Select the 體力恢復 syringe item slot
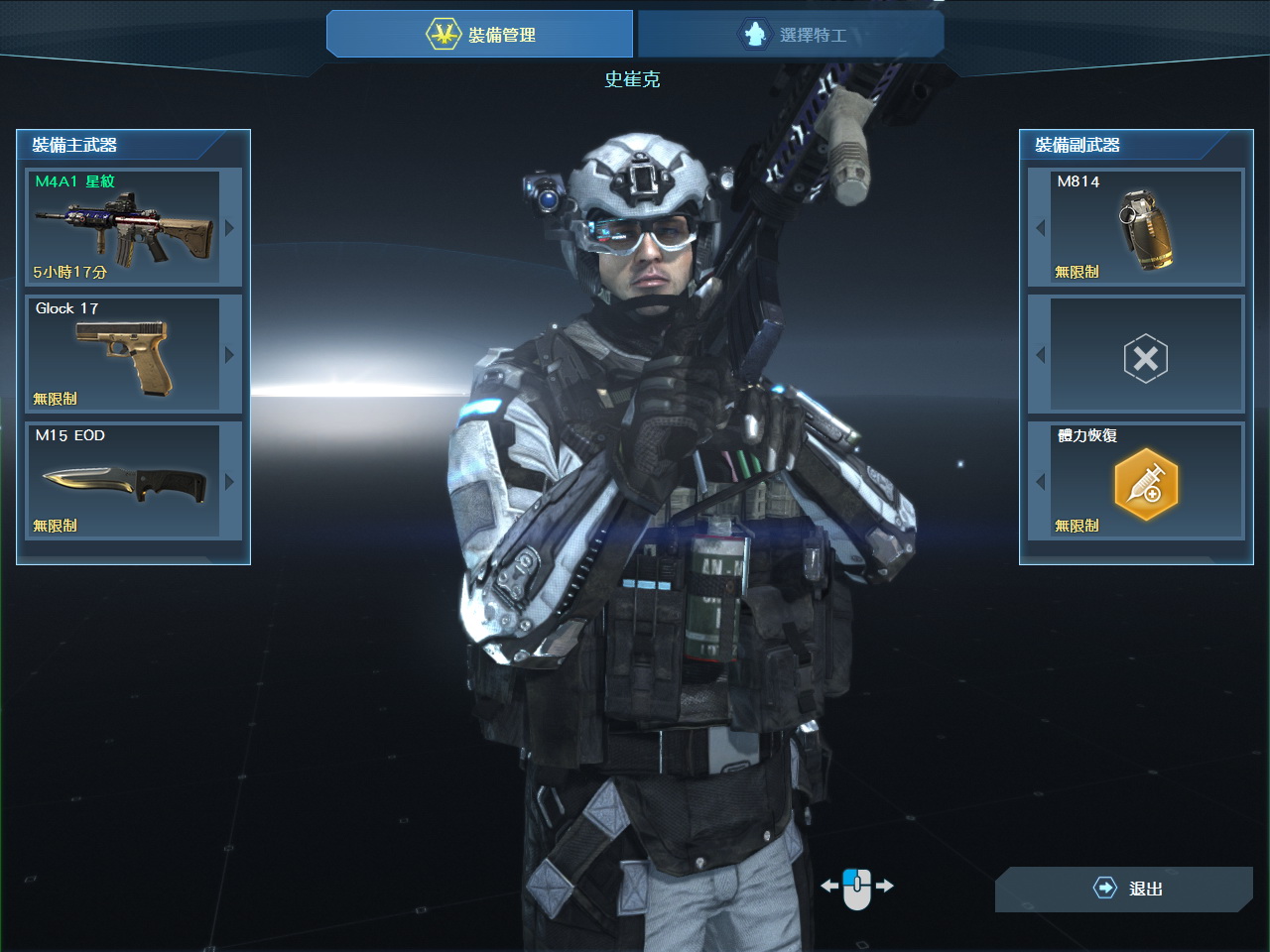Viewport: 1270px width, 952px height. point(1146,482)
